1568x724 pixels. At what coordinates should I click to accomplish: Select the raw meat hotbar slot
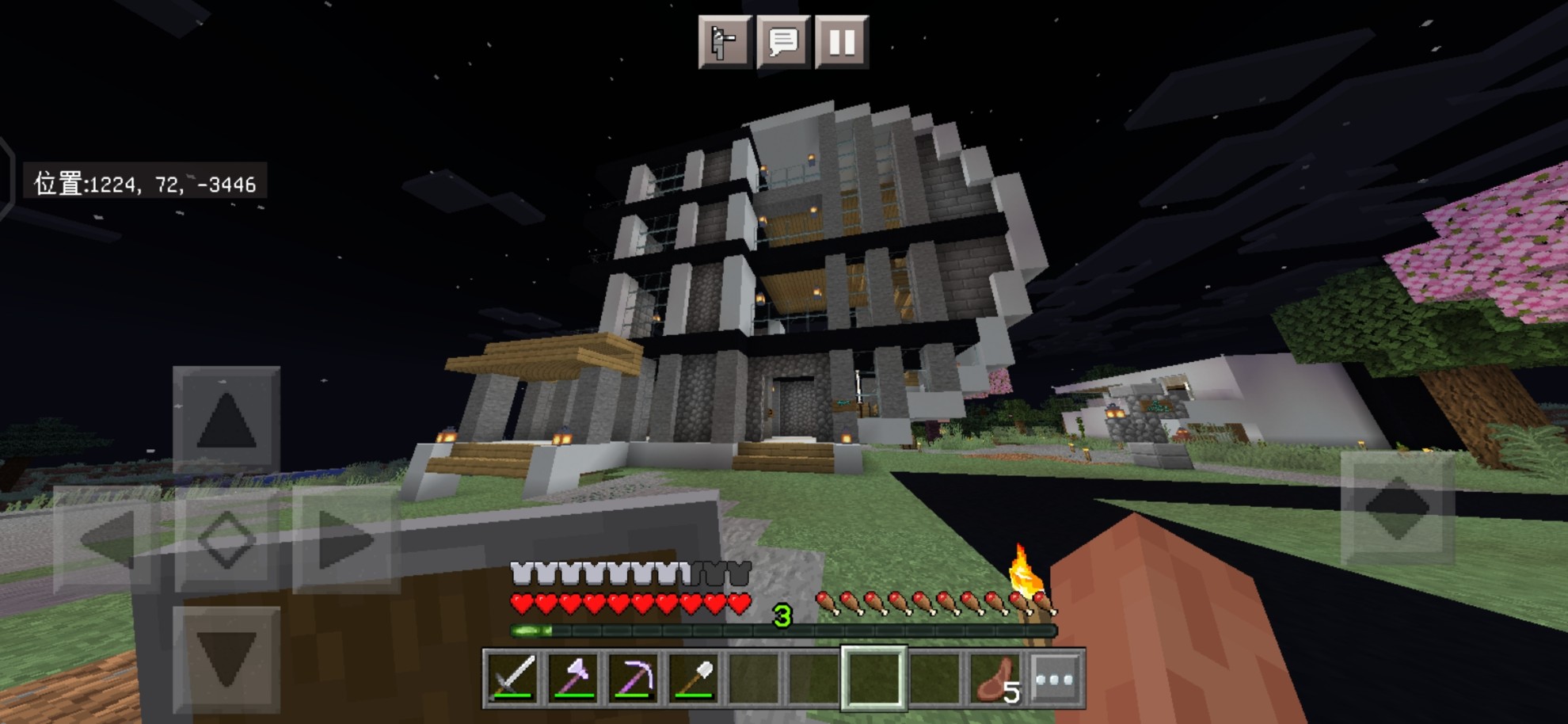coord(995,678)
